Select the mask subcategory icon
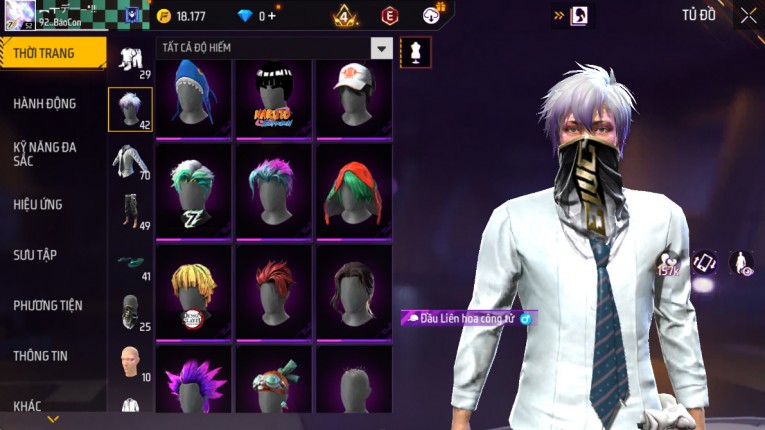Screen dimensions: 765x430 pyautogui.click(x=129, y=310)
